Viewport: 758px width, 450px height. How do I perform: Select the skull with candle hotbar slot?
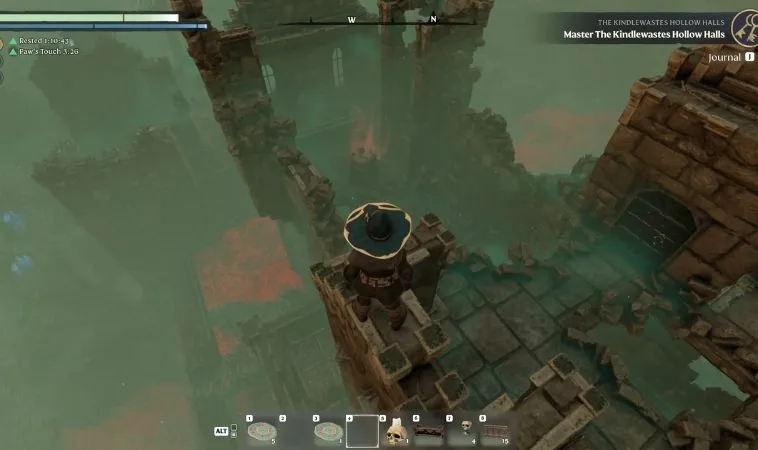[x=396, y=431]
